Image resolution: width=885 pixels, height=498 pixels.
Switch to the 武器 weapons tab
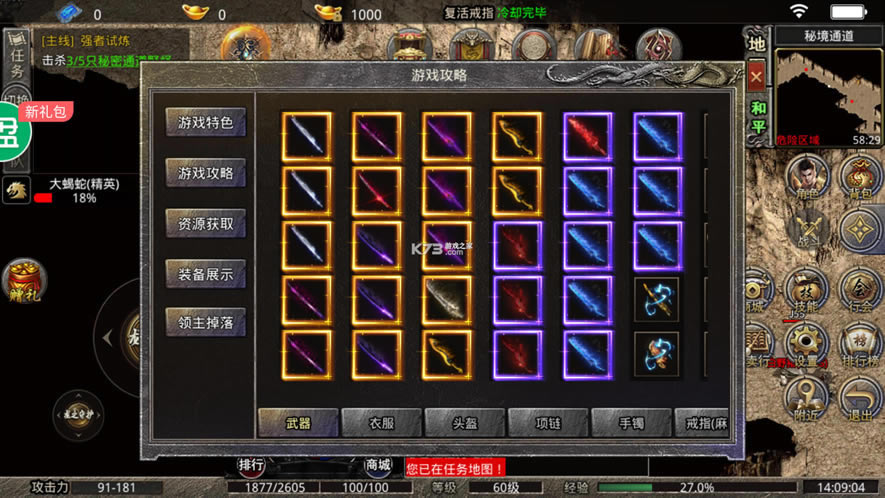point(298,423)
